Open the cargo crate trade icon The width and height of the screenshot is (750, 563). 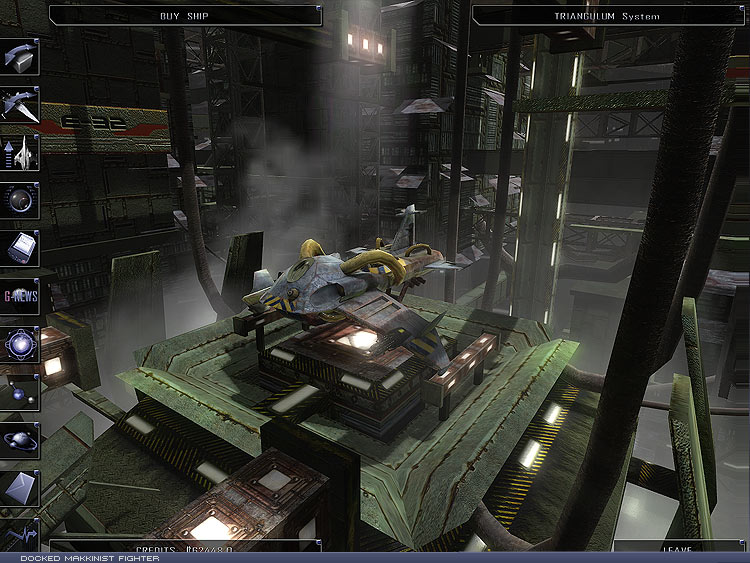pos(19,58)
